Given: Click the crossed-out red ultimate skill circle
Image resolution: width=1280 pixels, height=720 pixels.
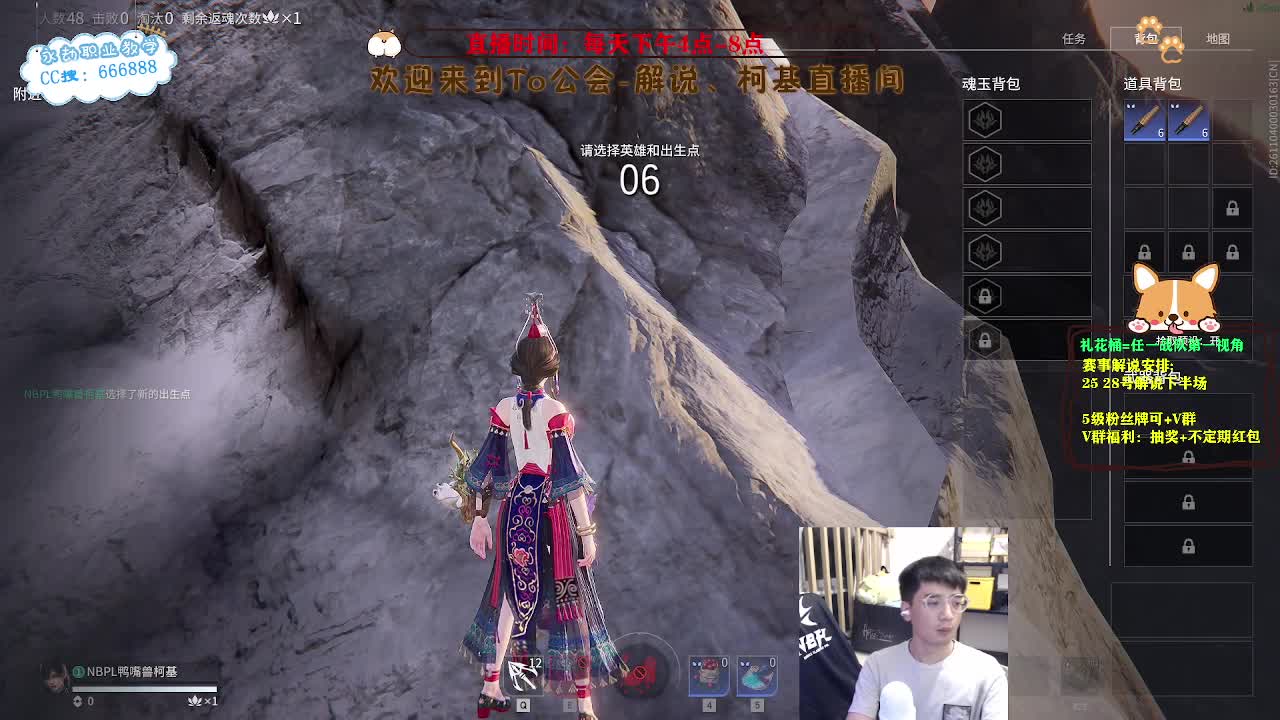Looking at the screenshot, I should coord(638,670).
